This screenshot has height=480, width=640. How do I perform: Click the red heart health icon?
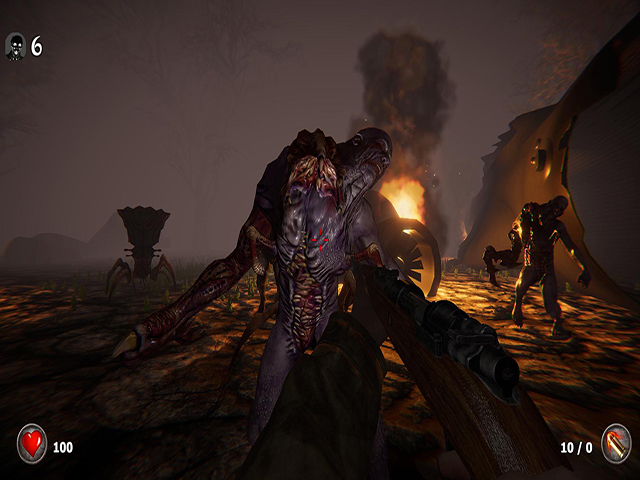(32, 443)
